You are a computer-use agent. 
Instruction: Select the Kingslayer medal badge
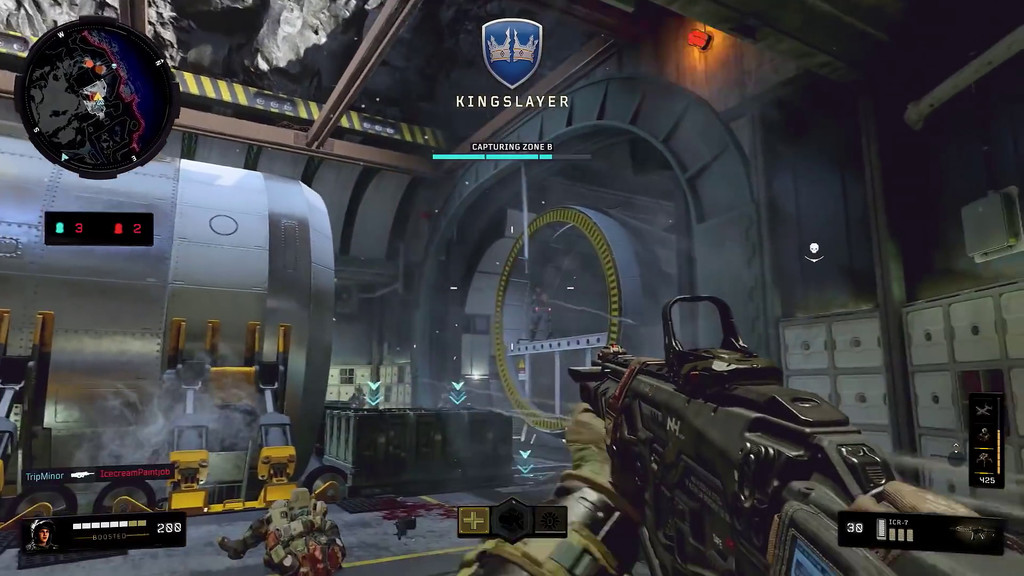pyautogui.click(x=512, y=53)
